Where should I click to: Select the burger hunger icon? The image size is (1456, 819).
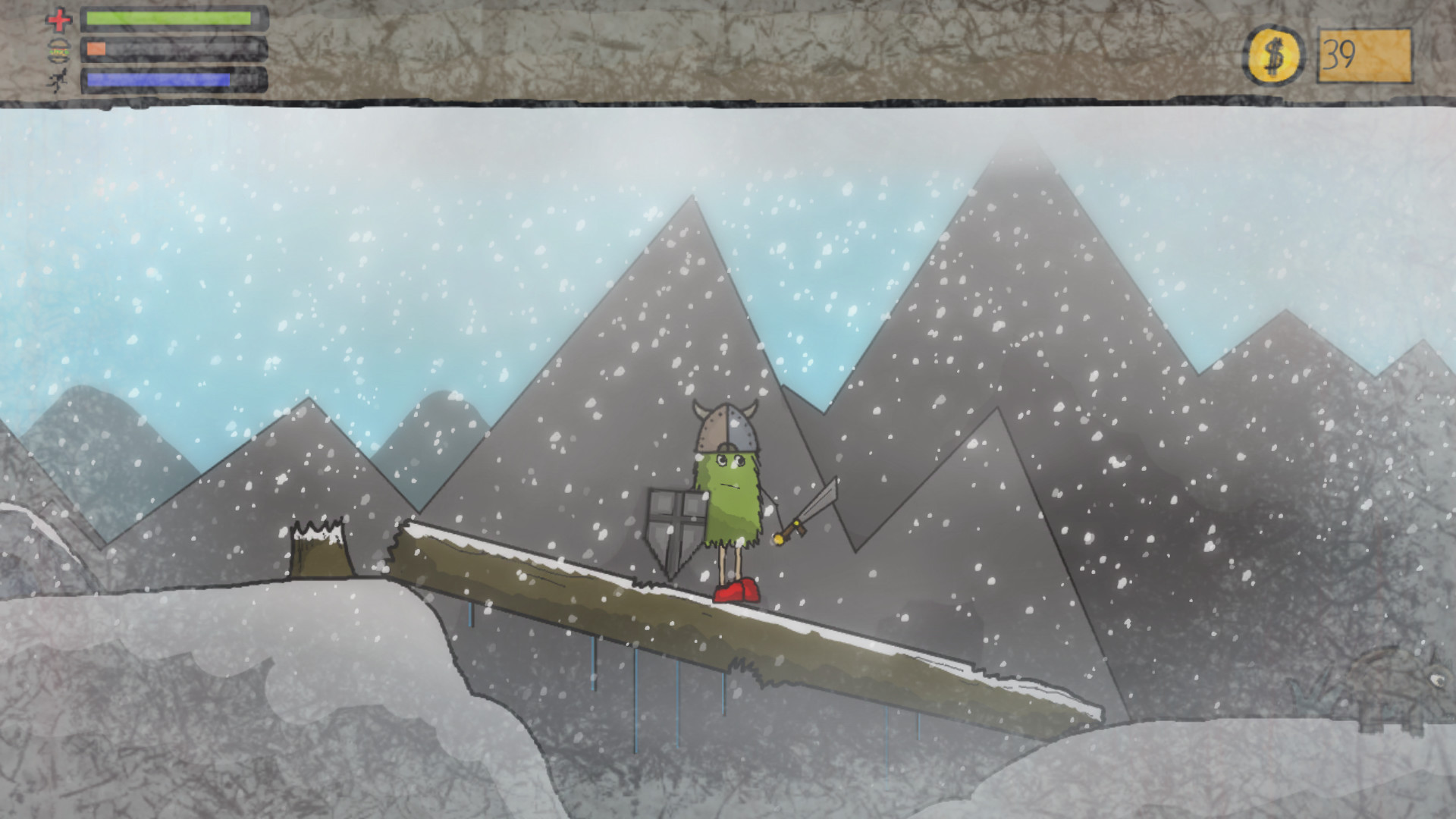click(59, 50)
